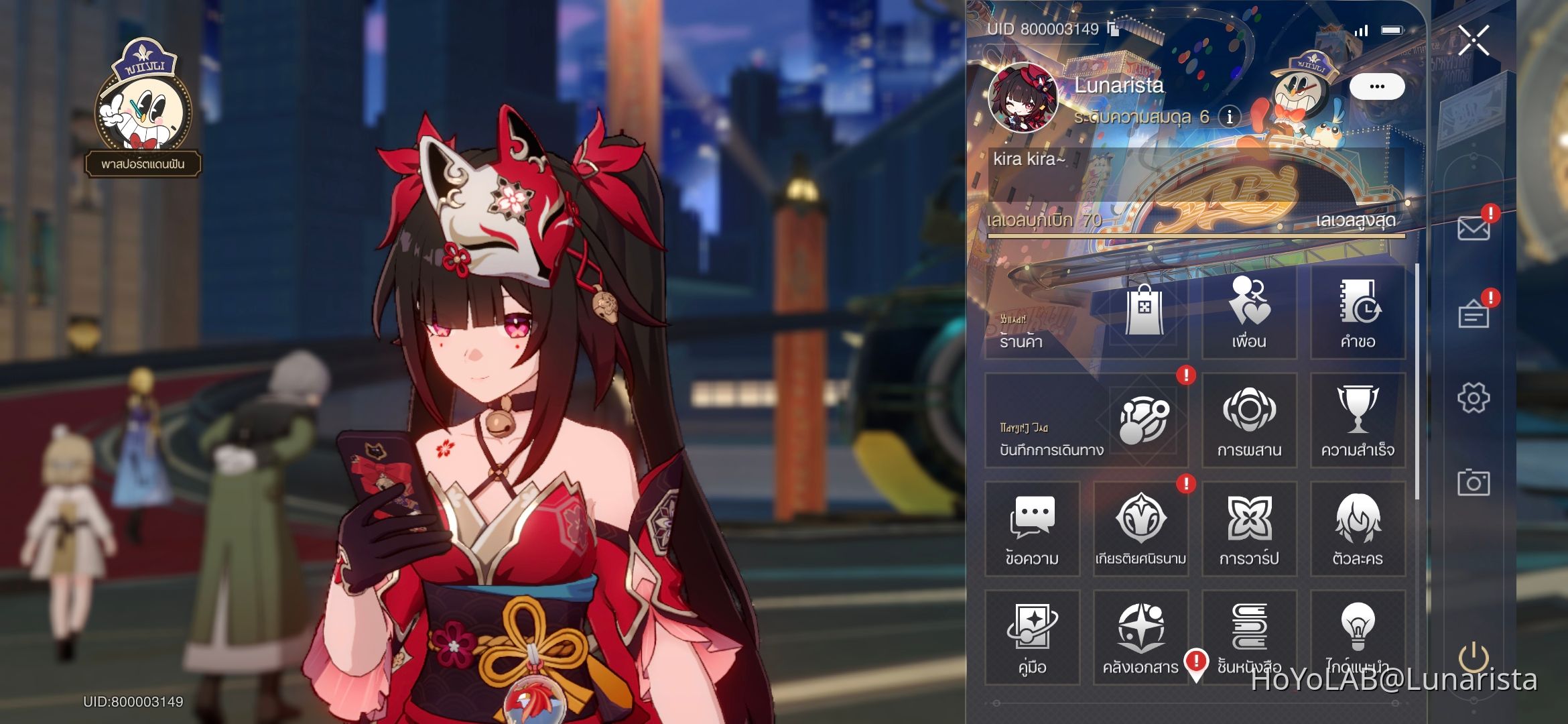
Task: View Achievements via the trophy icon
Action: [1358, 421]
